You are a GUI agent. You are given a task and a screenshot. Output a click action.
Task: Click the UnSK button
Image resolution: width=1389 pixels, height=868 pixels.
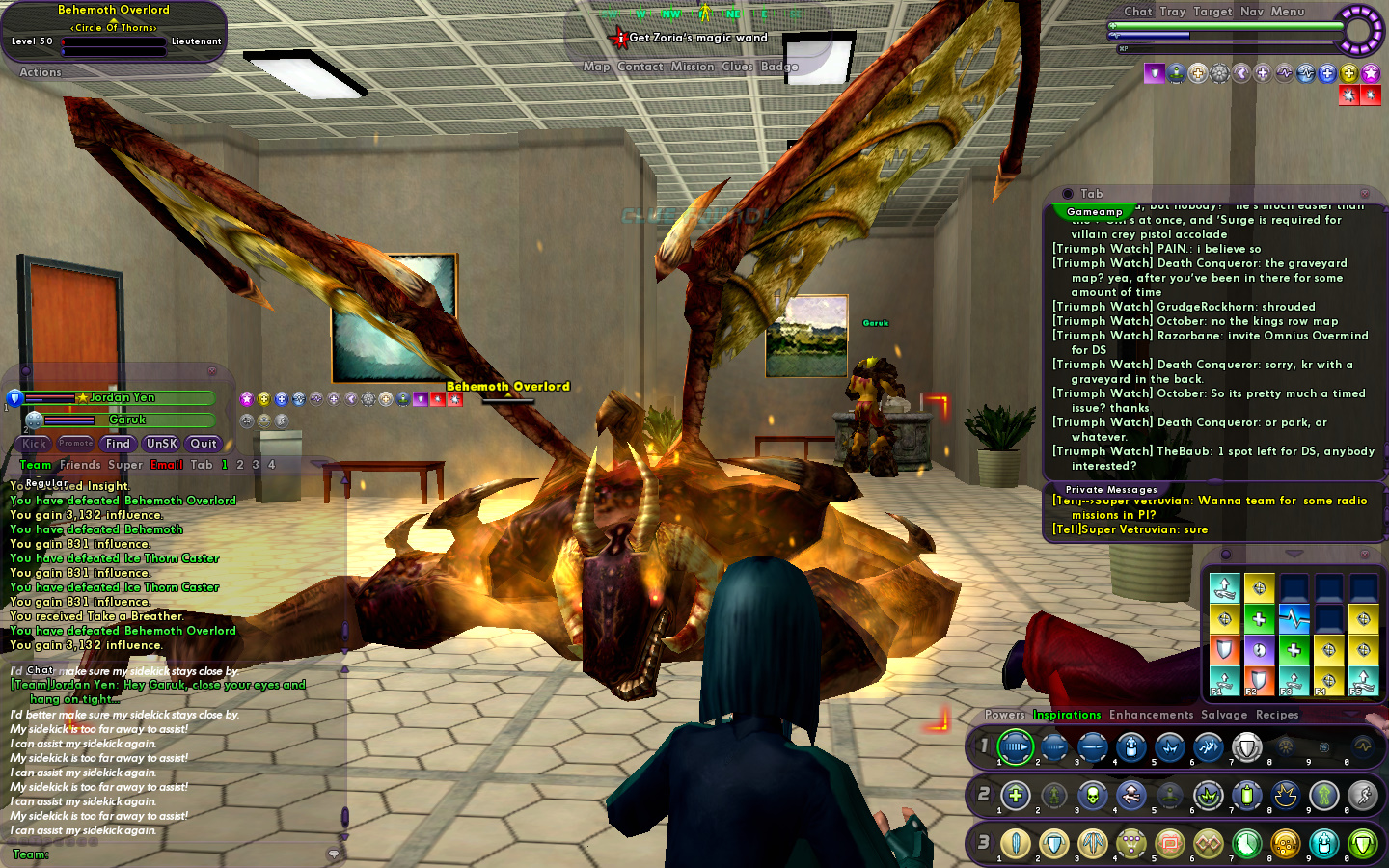coord(161,444)
